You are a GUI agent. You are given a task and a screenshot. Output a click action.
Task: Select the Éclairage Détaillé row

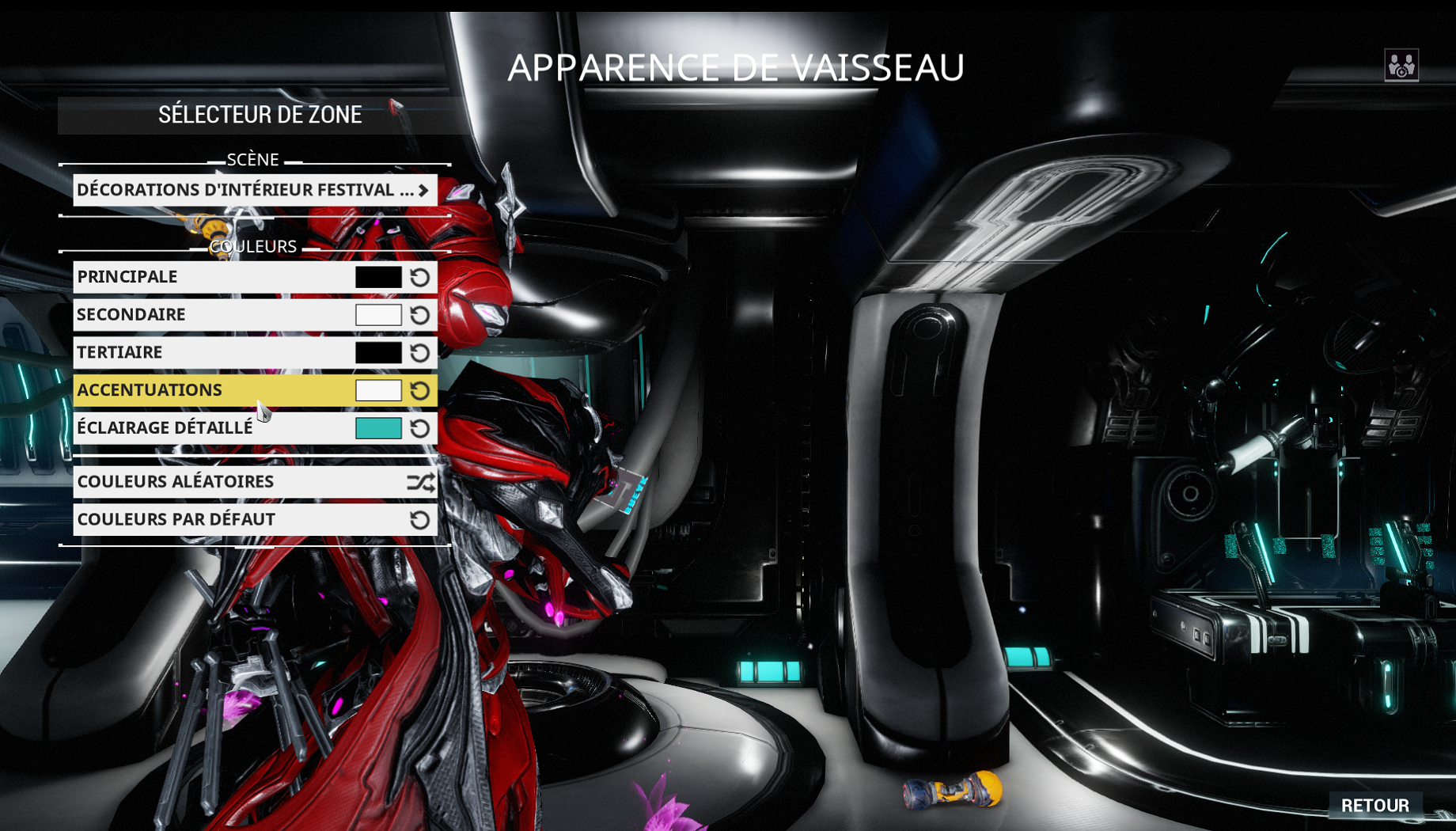[198, 428]
